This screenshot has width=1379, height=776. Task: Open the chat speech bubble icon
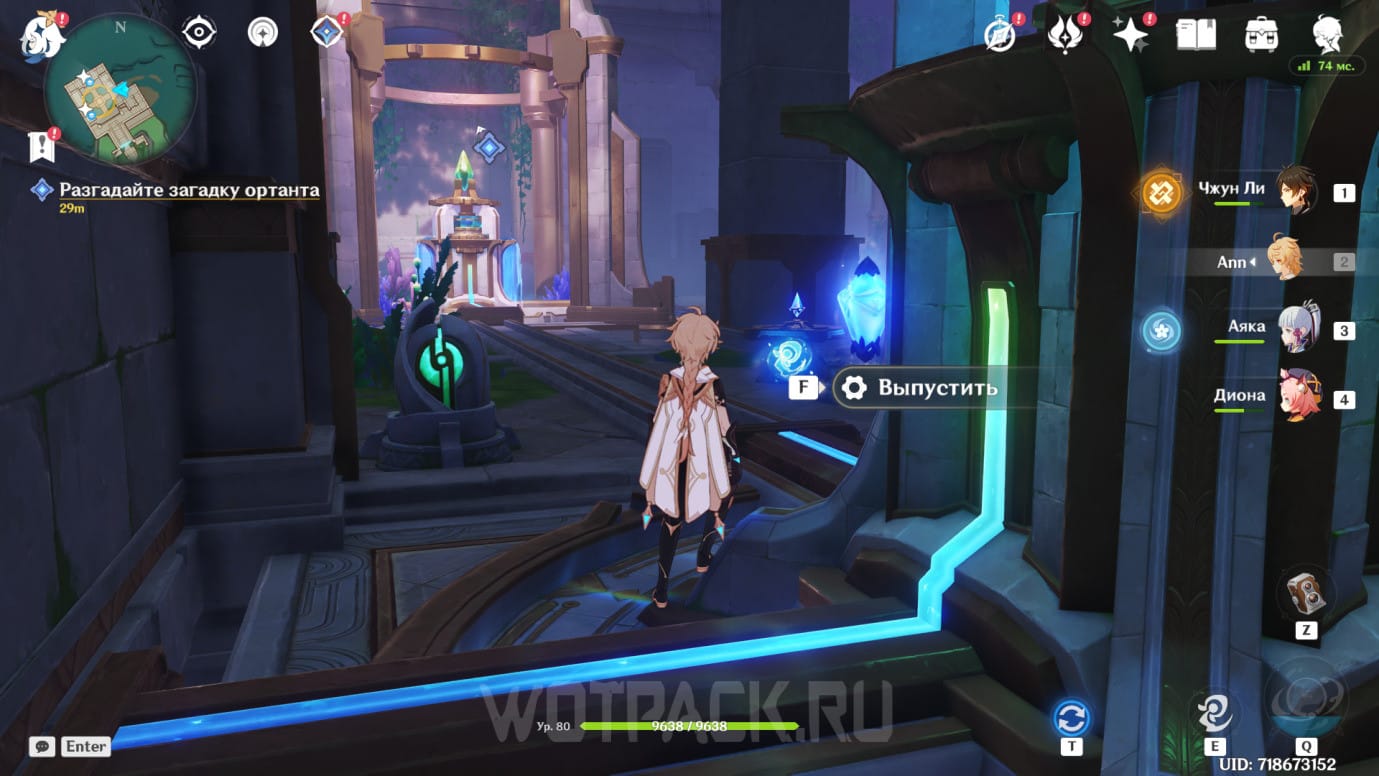pos(42,746)
